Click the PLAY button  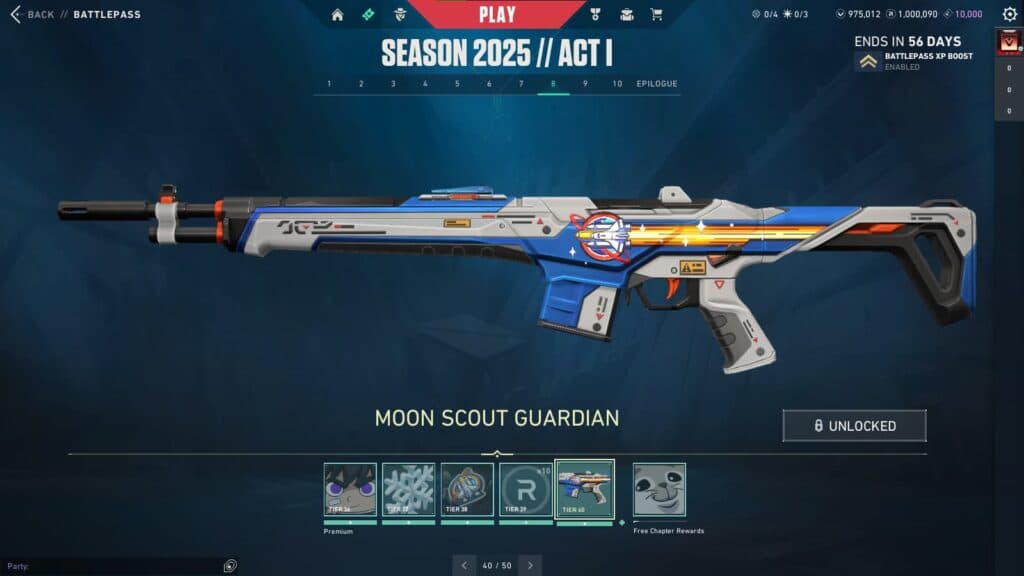point(497,14)
